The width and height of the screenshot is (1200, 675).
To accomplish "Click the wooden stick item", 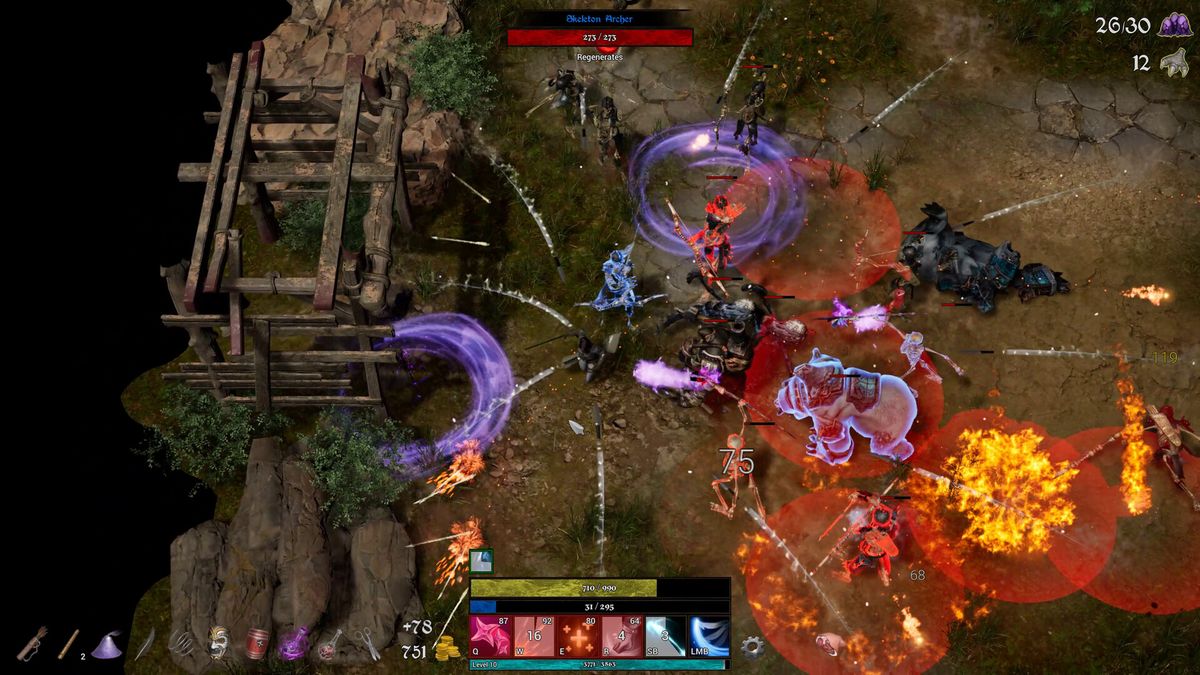I will [x=69, y=643].
